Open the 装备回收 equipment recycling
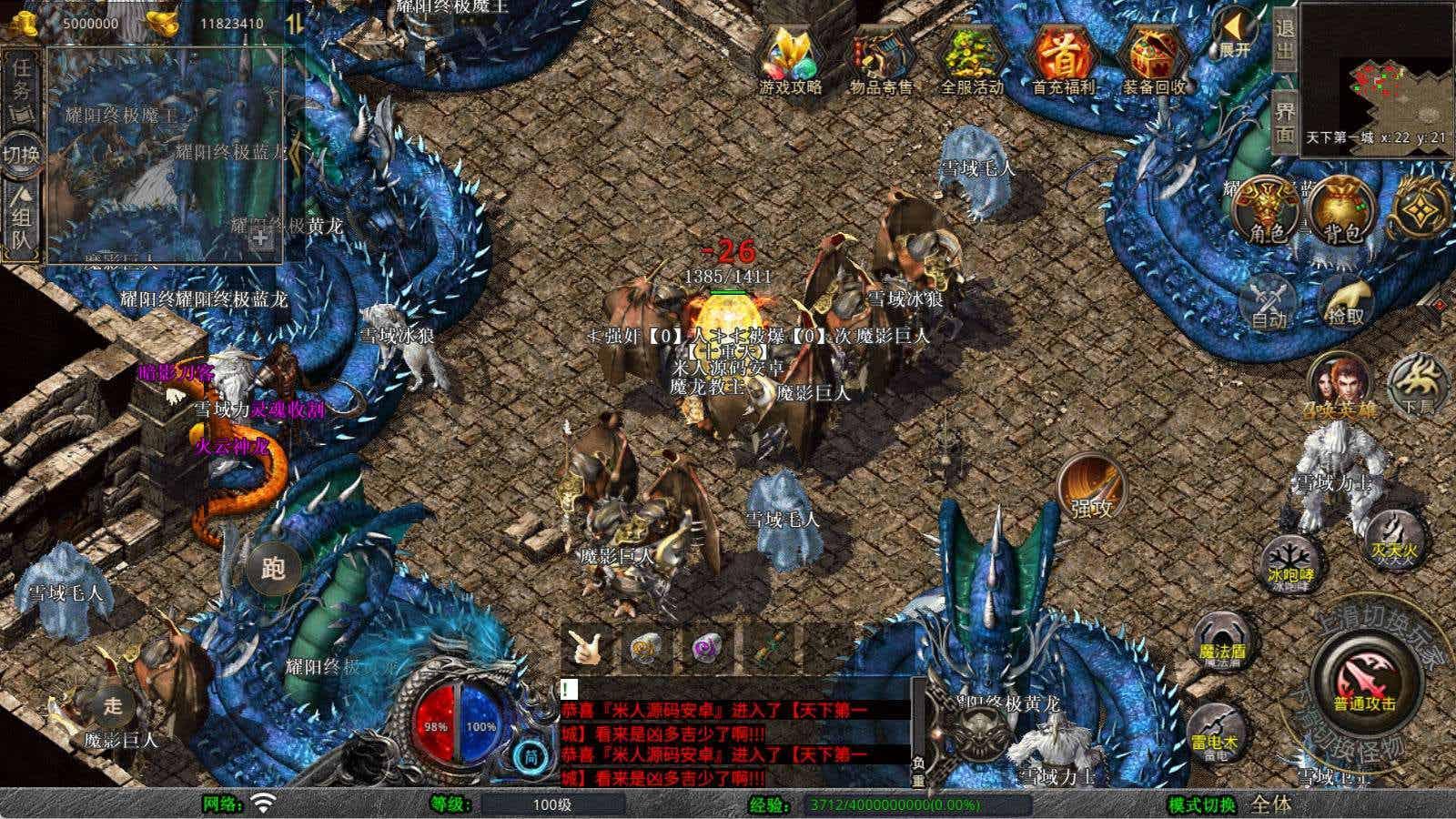 coord(1154,58)
